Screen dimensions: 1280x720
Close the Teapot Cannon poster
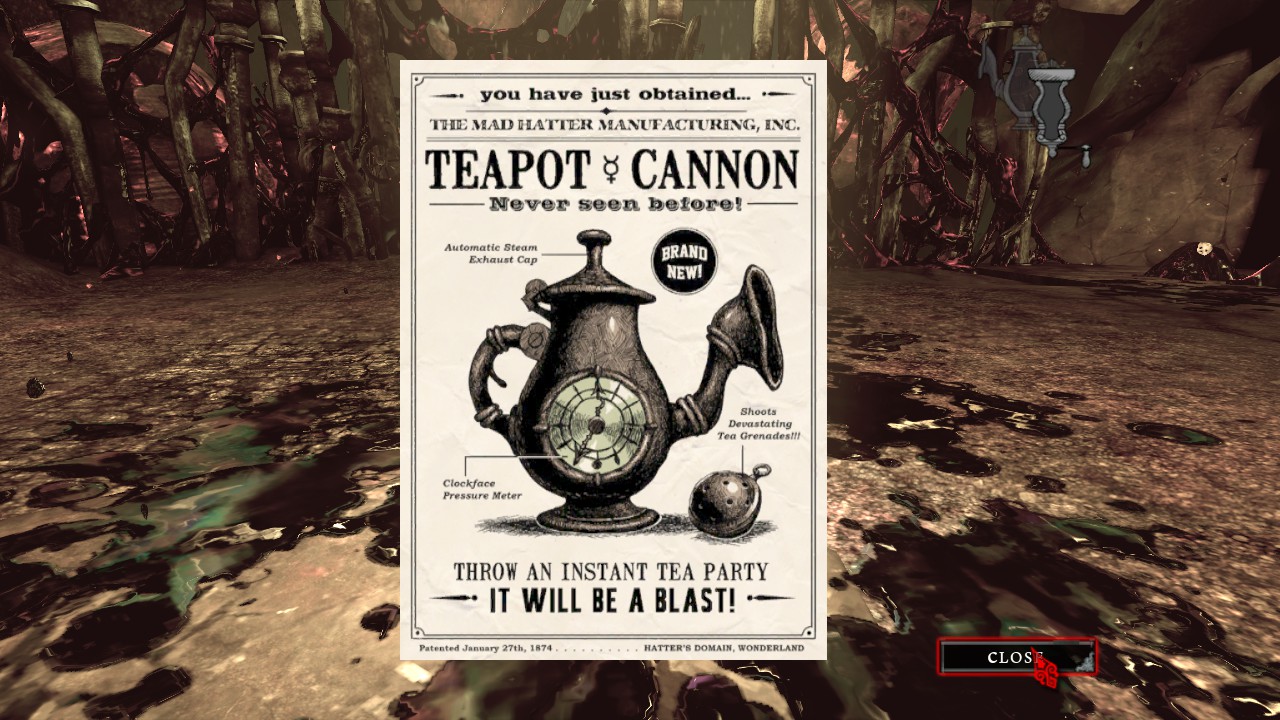[x=1016, y=657]
